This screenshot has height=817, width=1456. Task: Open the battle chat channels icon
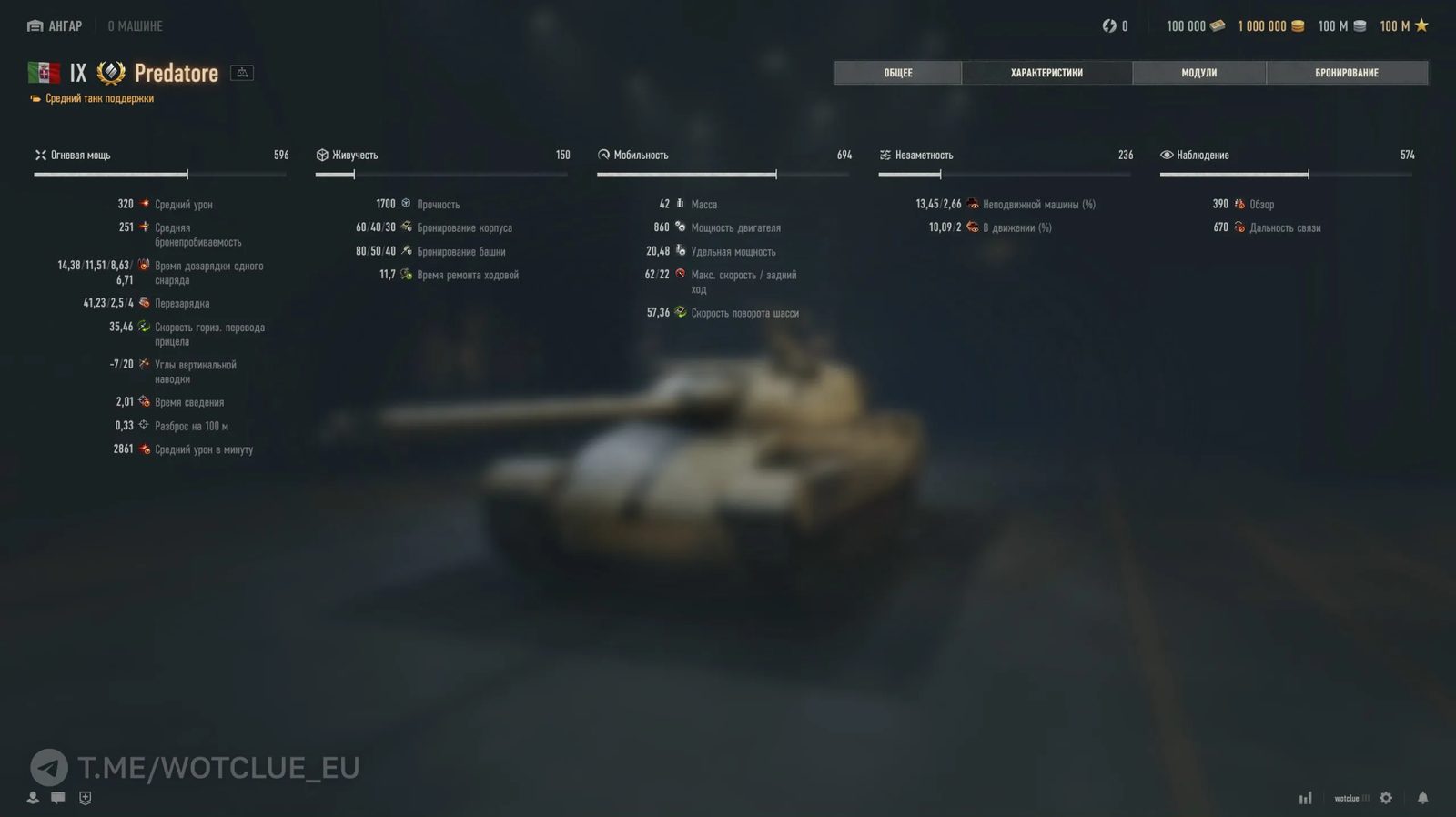[58, 797]
